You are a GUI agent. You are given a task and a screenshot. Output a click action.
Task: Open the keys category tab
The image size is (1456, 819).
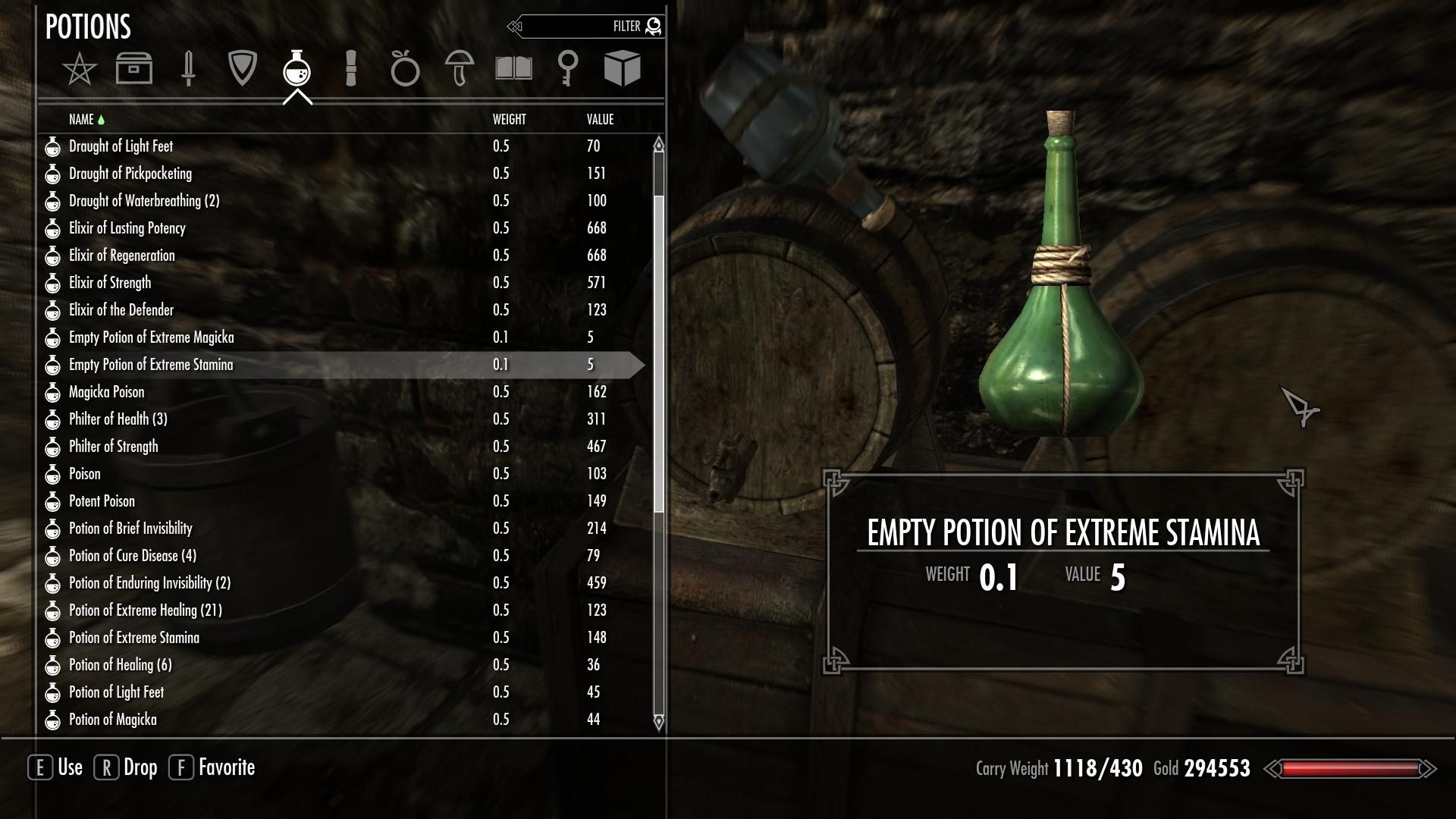(568, 69)
